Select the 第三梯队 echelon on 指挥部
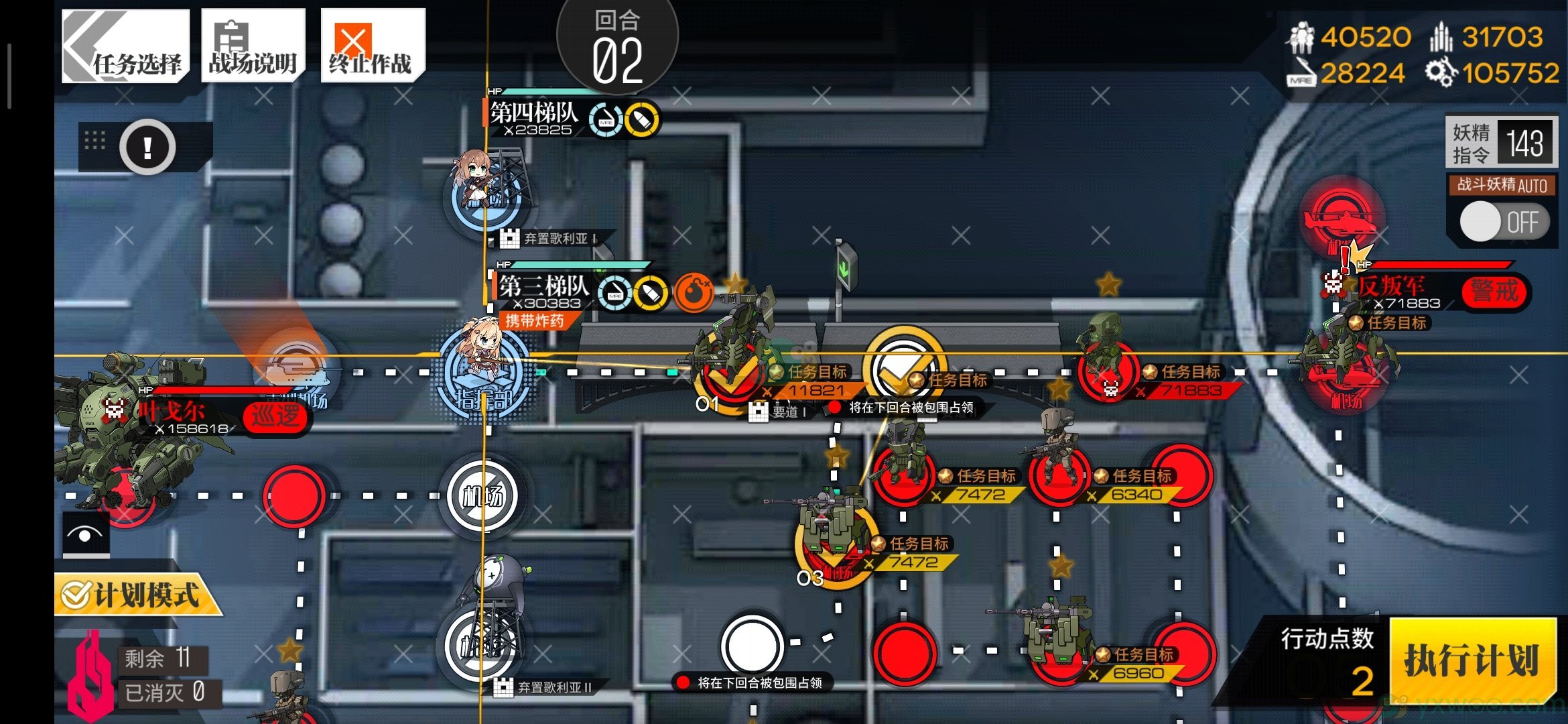Viewport: 1568px width, 724px height. point(484,369)
